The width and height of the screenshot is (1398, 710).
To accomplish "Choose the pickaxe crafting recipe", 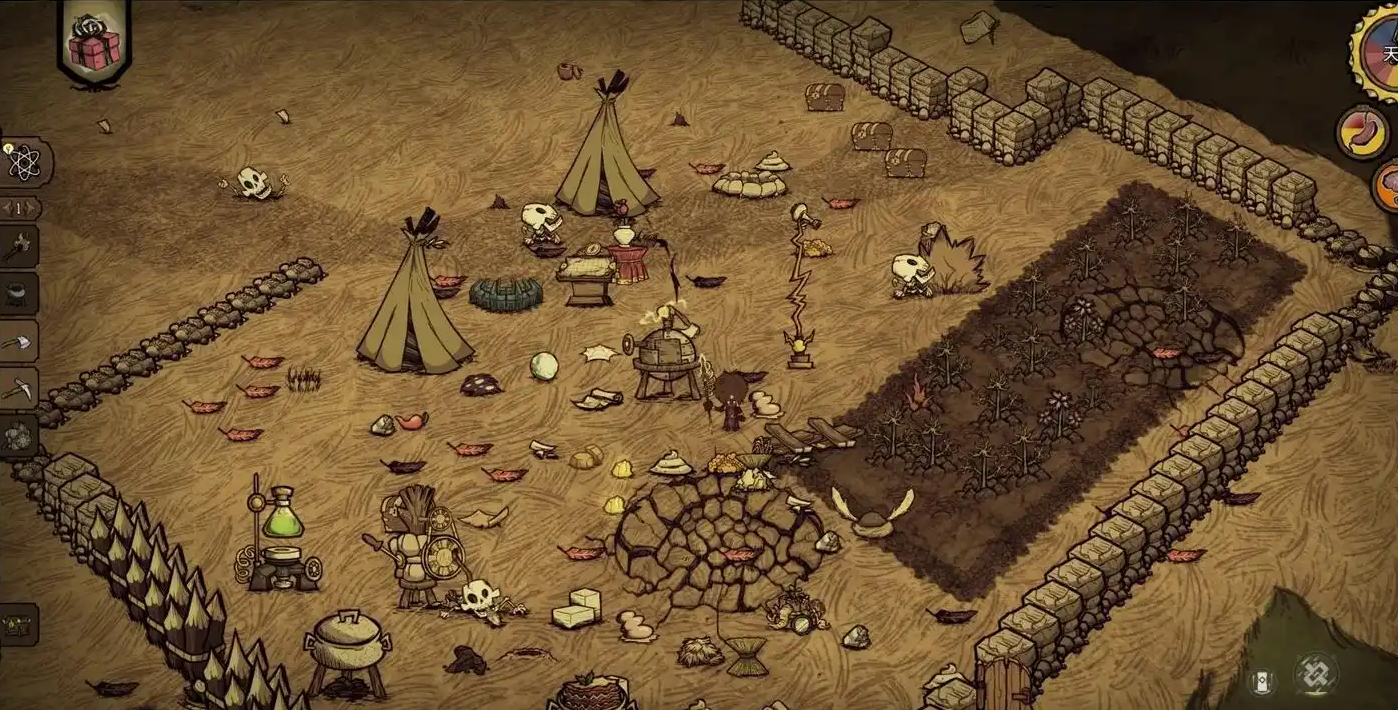I will pos(20,388).
